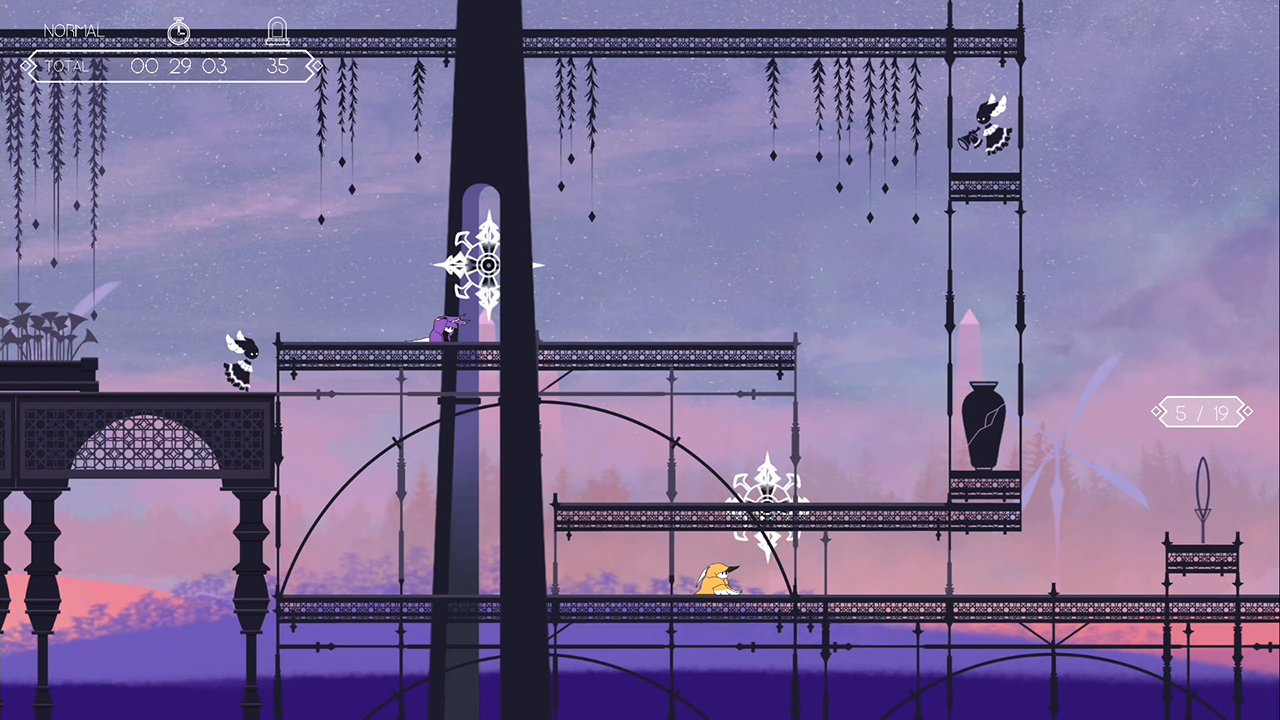Toggle the right diamond marker on the TOTAL bar
This screenshot has width=1280, height=720.
click(314, 65)
